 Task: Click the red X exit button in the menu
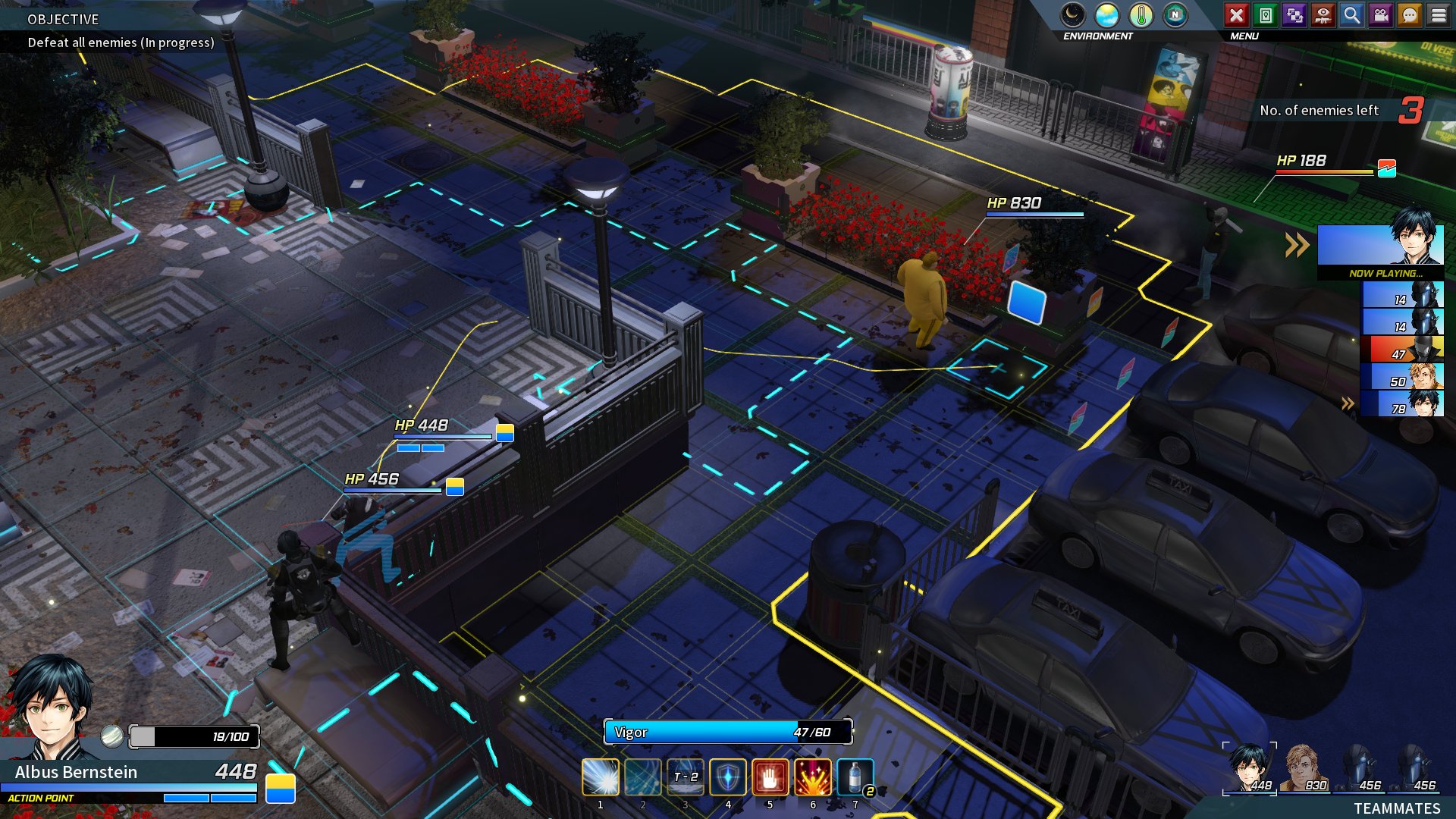[x=1238, y=13]
